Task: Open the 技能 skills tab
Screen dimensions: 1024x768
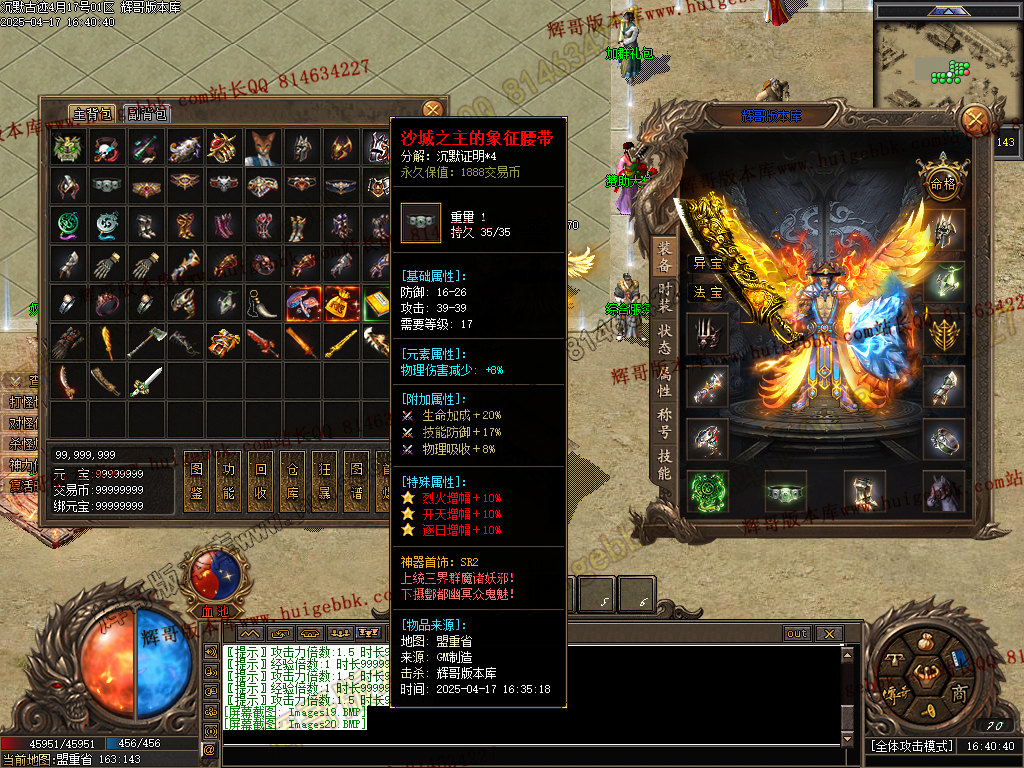Action: [665, 465]
